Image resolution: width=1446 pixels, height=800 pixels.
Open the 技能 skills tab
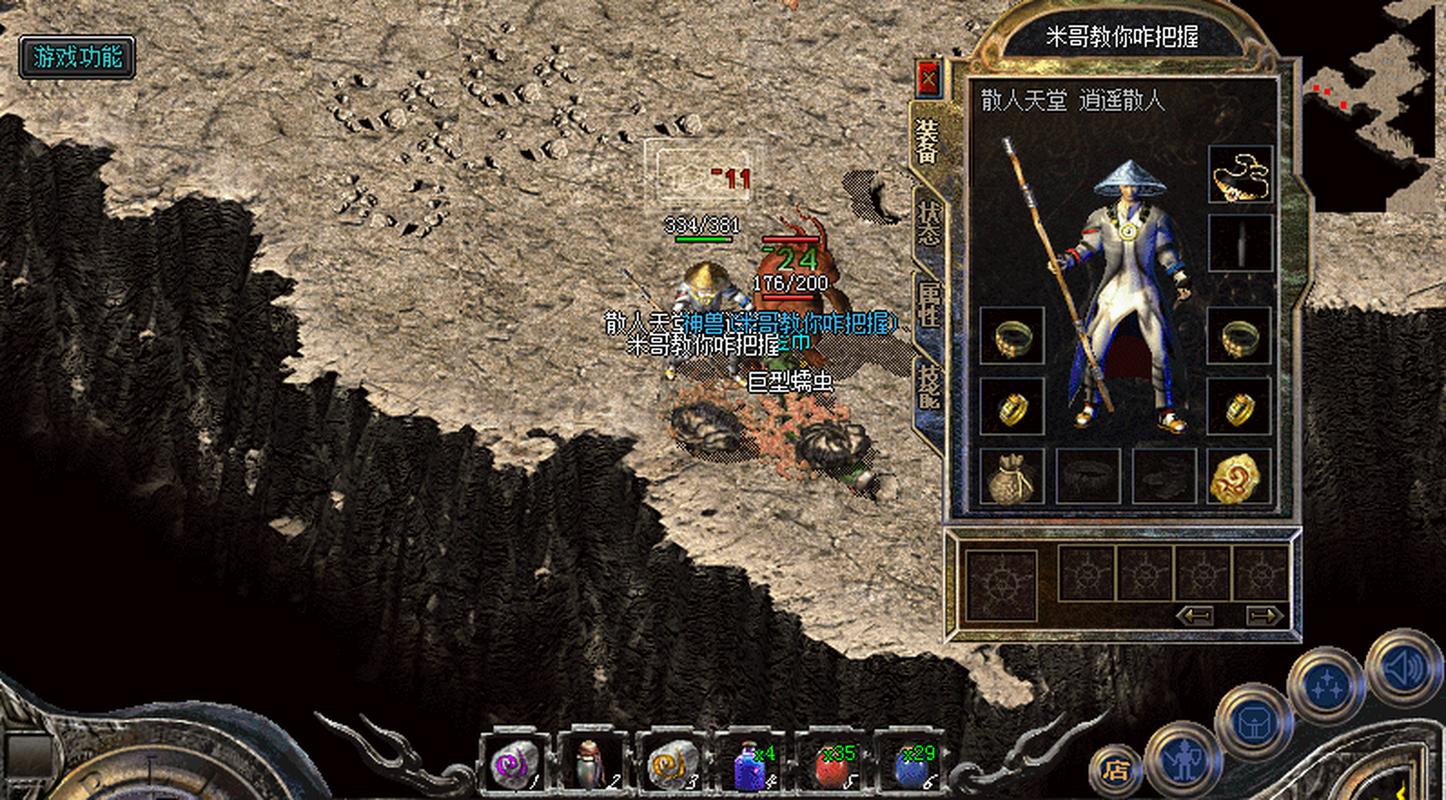[x=928, y=385]
